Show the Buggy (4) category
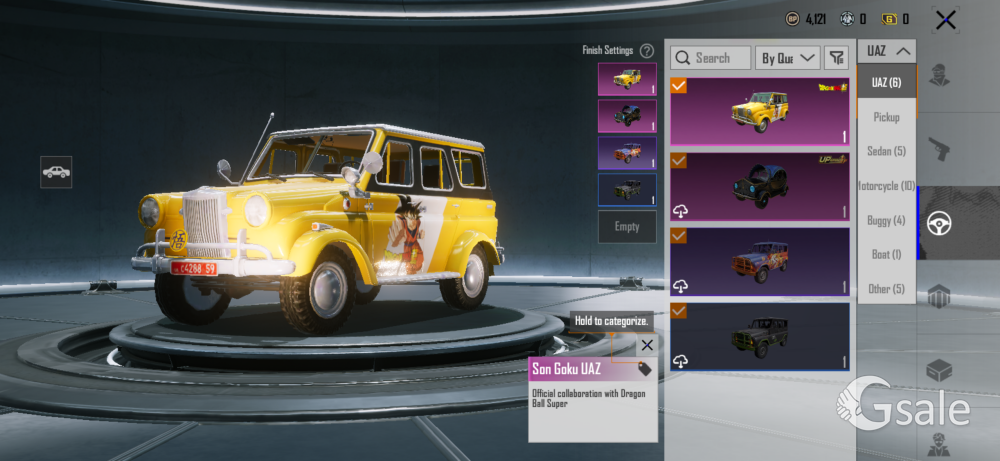The height and width of the screenshot is (461, 1000). click(x=886, y=220)
